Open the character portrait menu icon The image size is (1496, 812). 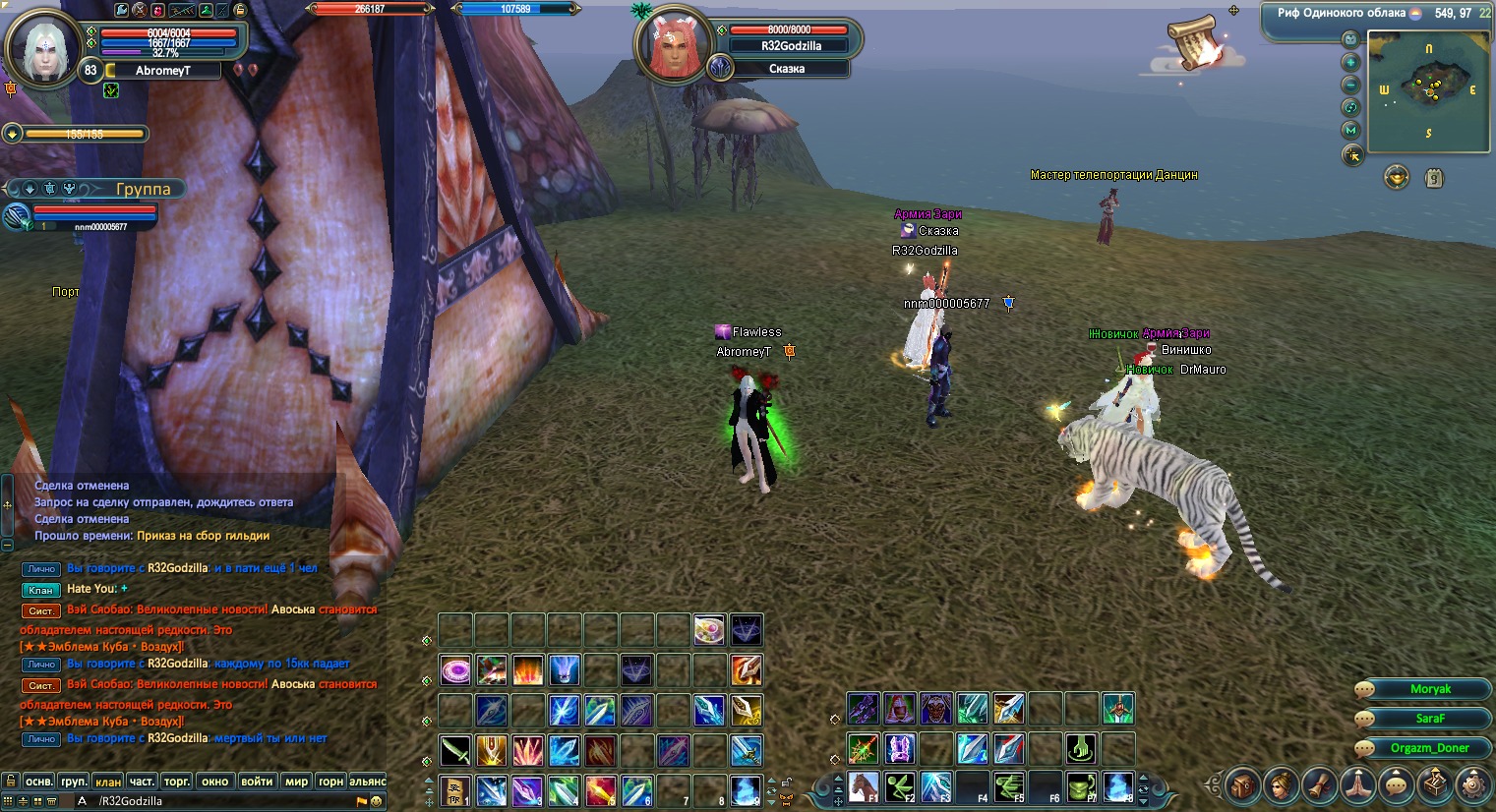[1281, 785]
